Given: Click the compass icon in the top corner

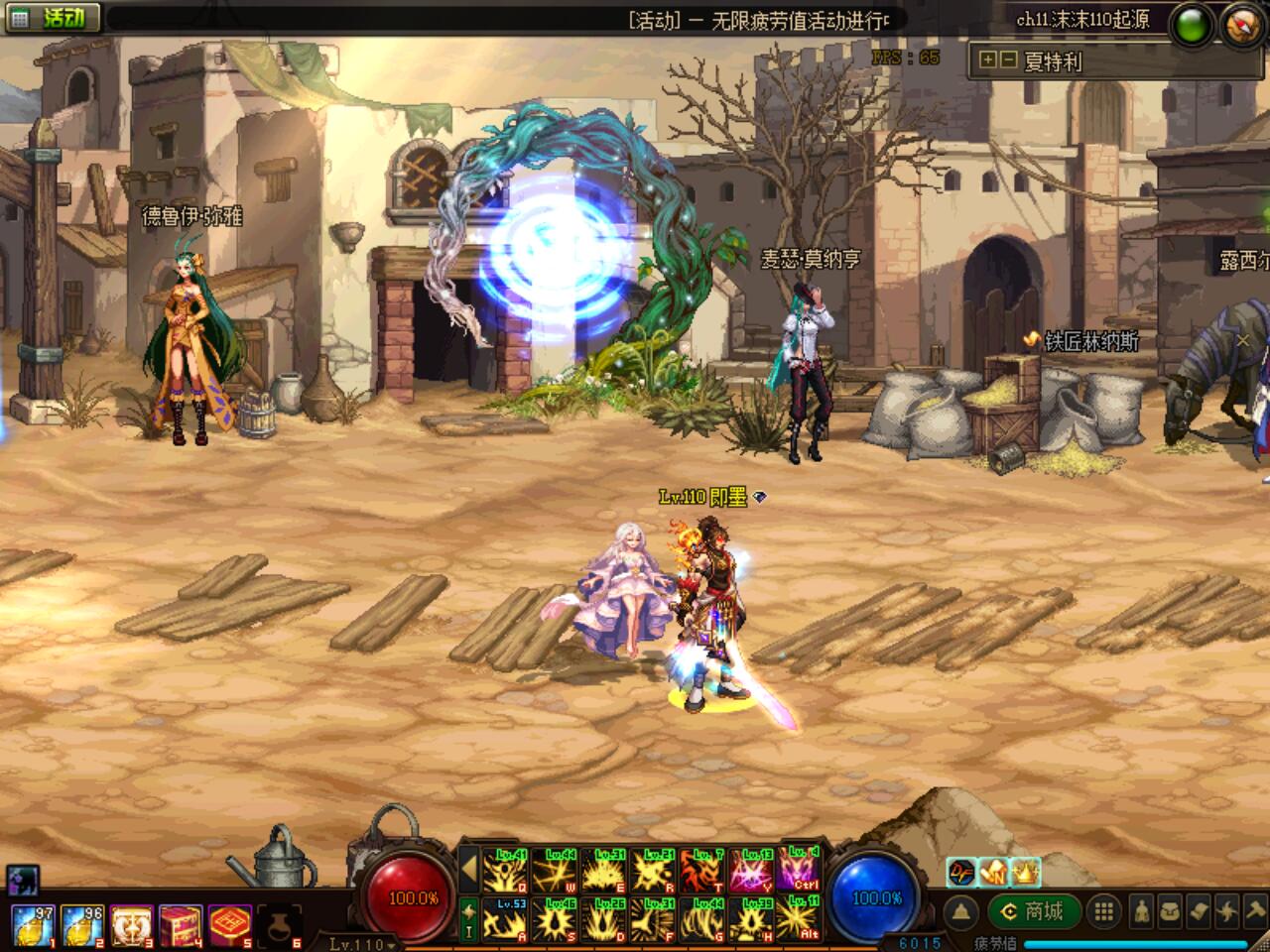Looking at the screenshot, I should (x=1240, y=25).
